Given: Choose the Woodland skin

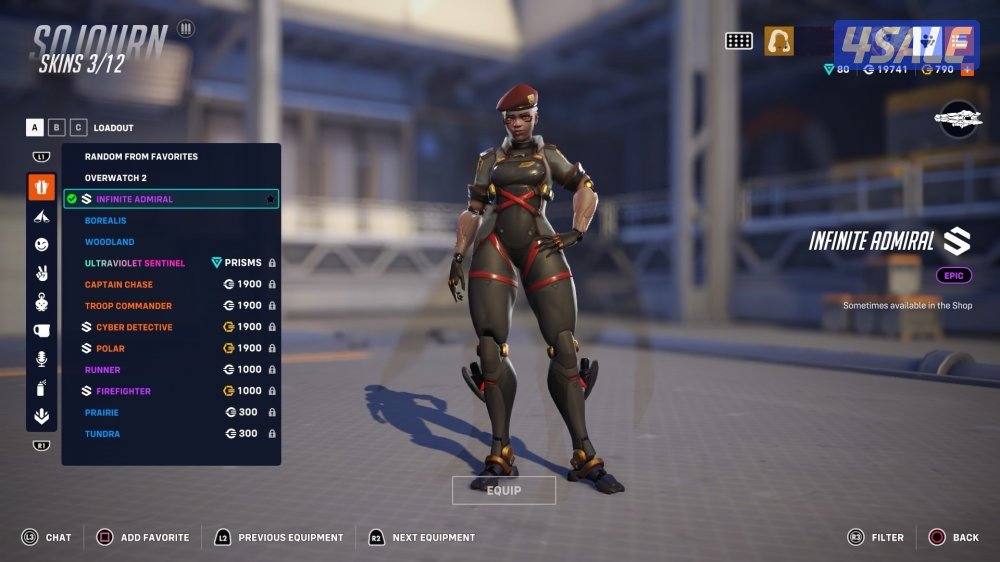Looking at the screenshot, I should [x=109, y=242].
